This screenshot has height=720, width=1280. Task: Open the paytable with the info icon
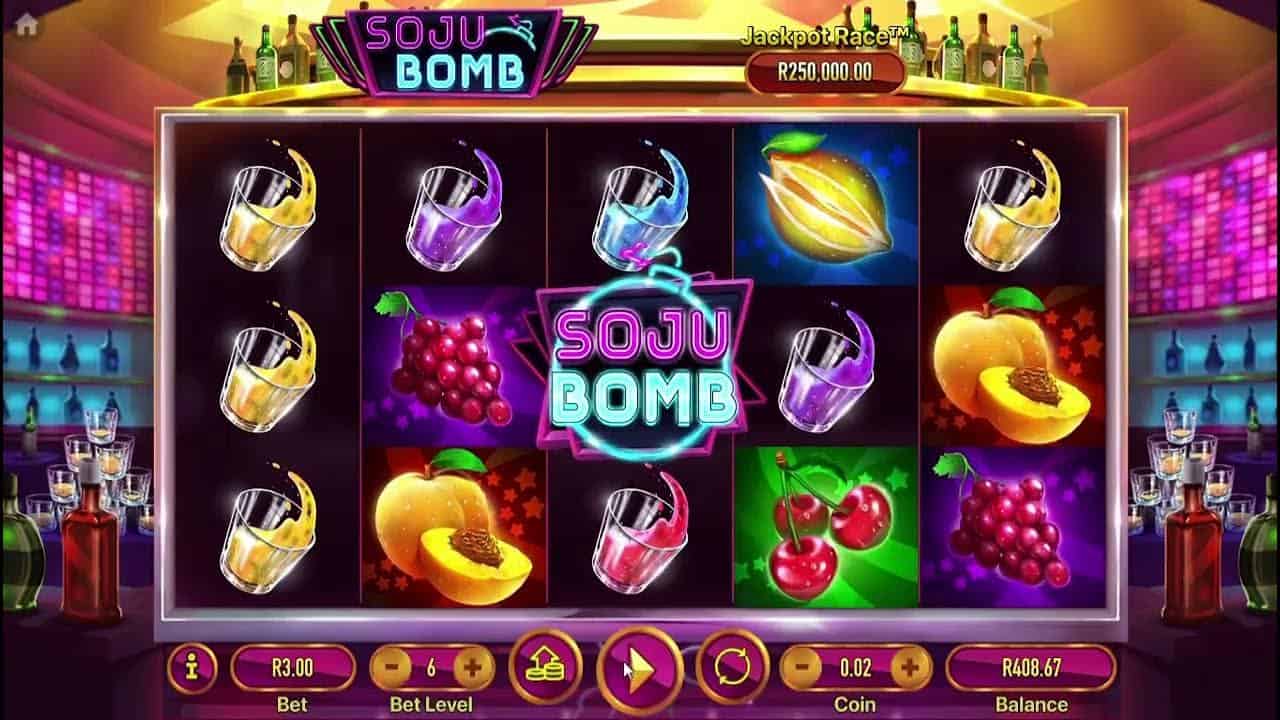click(190, 668)
